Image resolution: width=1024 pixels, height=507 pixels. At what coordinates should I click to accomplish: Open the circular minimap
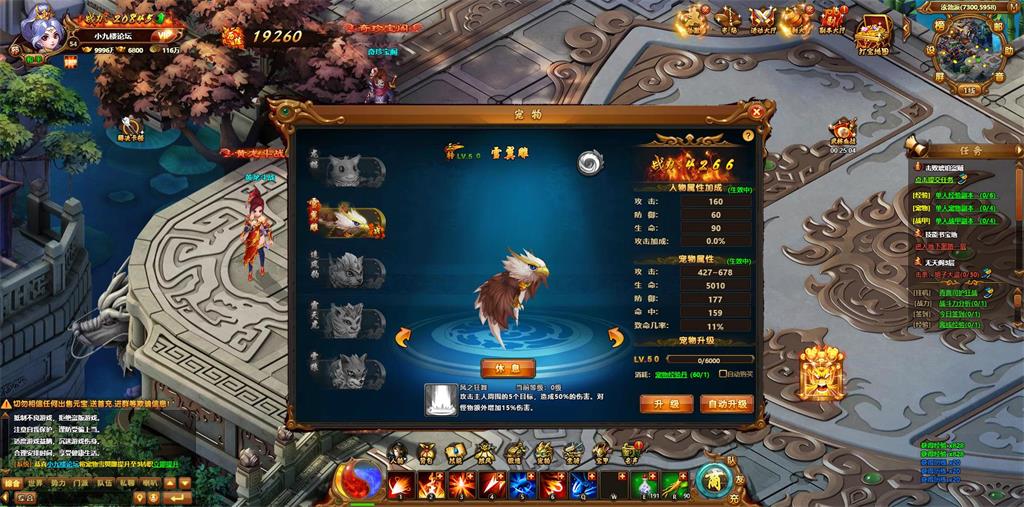coord(968,45)
